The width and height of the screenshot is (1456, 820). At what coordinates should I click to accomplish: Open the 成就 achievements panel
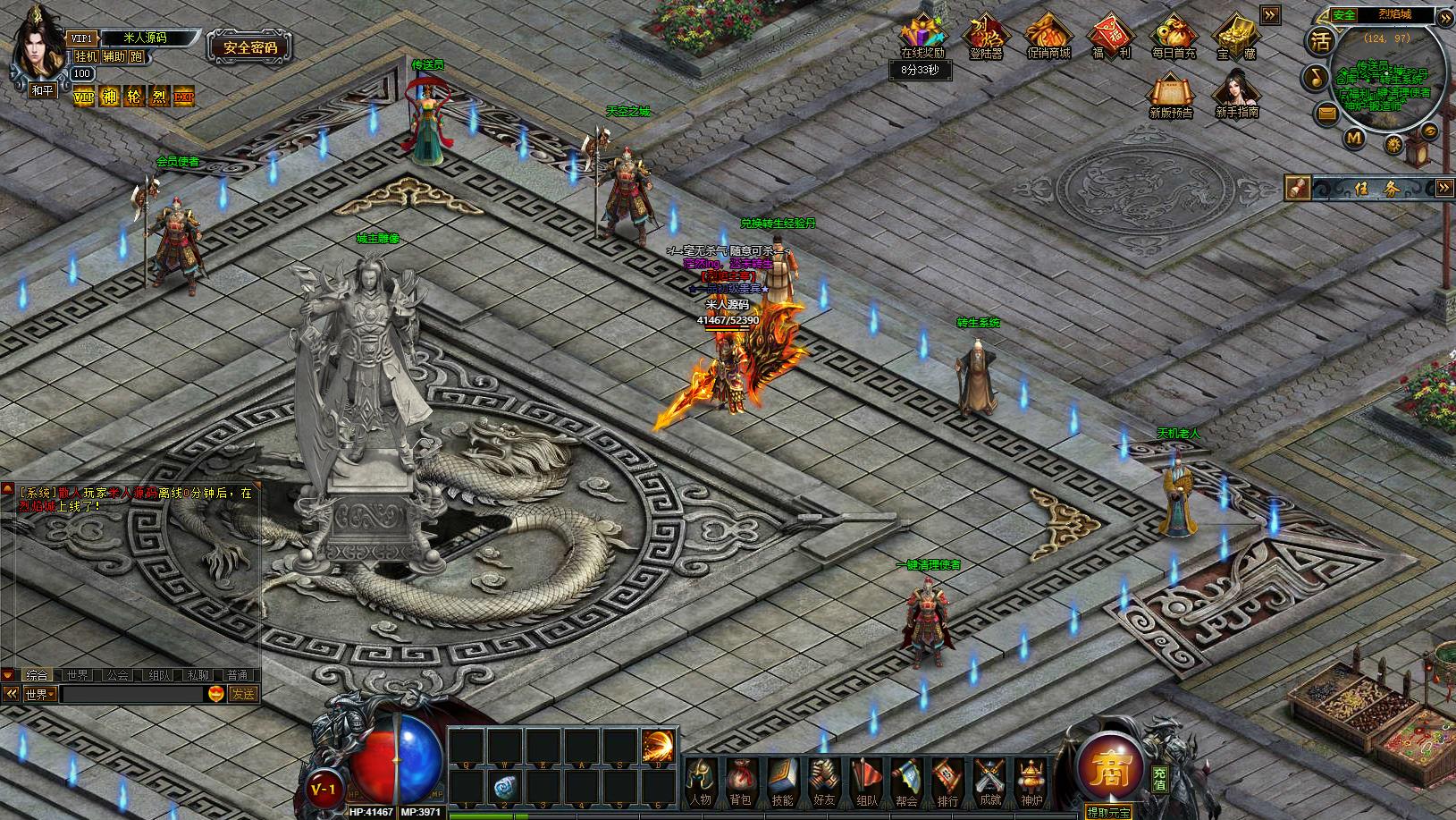point(989,781)
